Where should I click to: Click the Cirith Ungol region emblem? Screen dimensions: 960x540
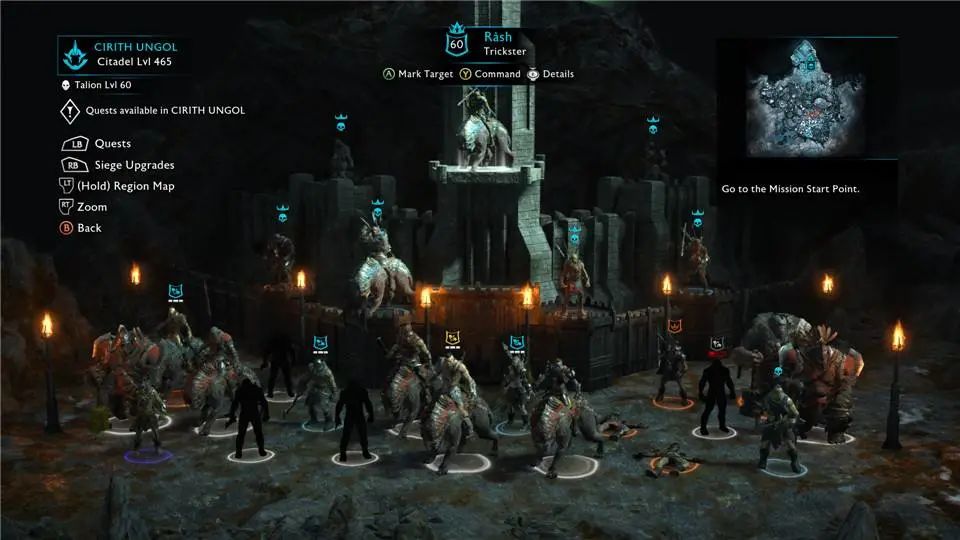point(74,53)
